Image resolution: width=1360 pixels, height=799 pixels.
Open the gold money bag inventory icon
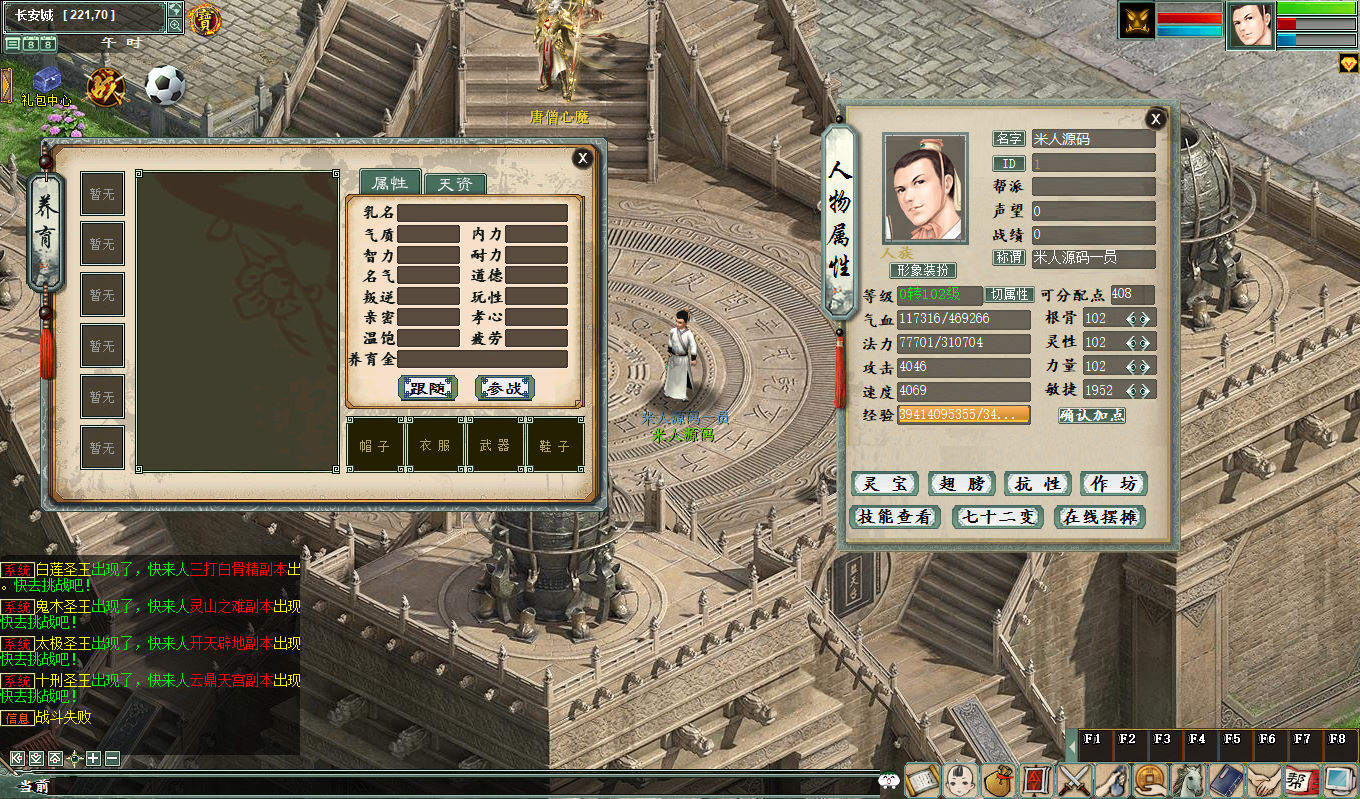996,779
